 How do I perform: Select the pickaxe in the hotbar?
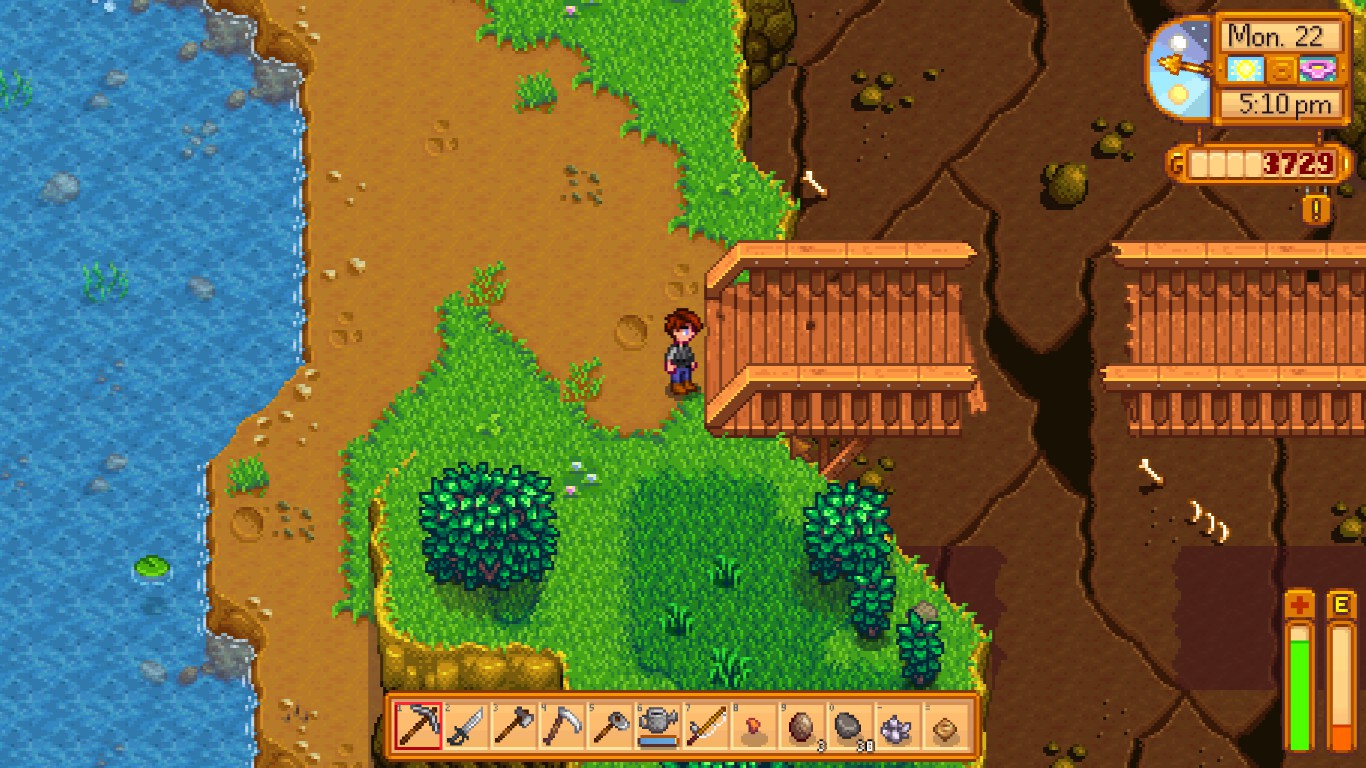pyautogui.click(x=418, y=726)
